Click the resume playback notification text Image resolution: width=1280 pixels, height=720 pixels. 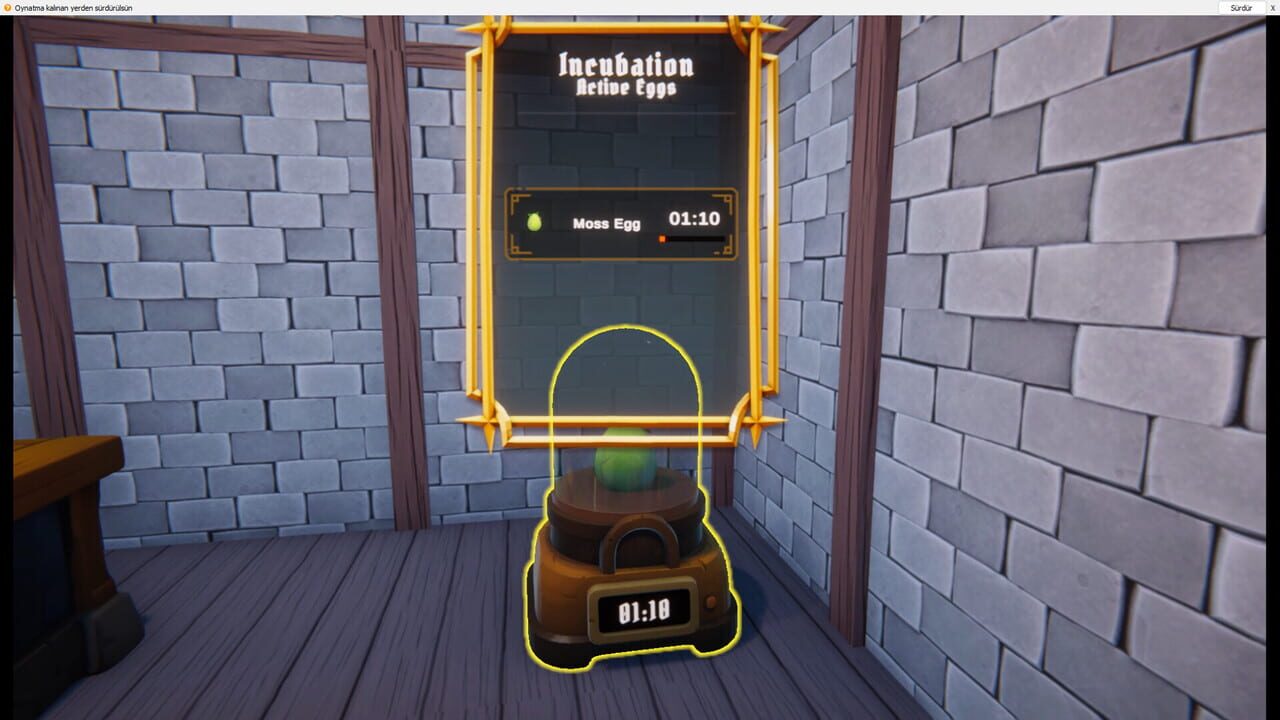coord(74,7)
